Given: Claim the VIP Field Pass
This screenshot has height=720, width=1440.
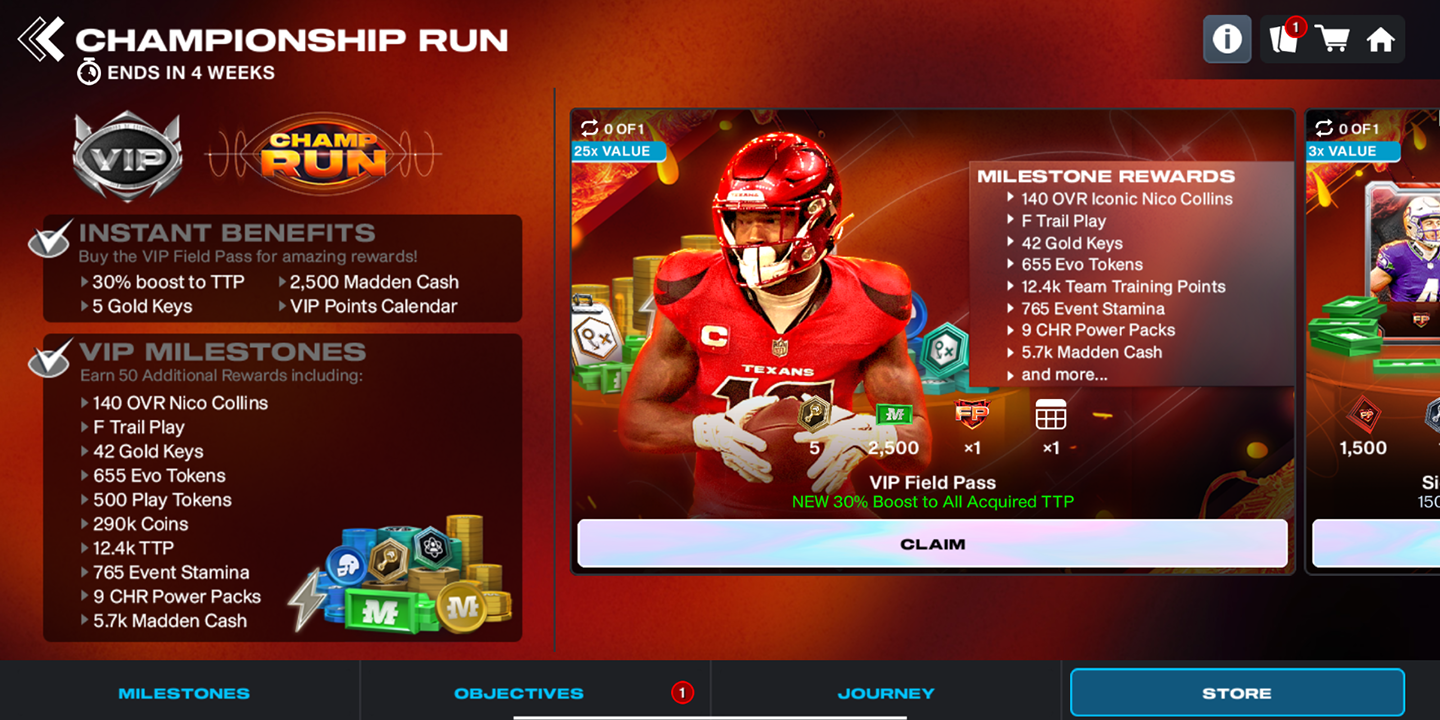Looking at the screenshot, I should (x=931, y=544).
